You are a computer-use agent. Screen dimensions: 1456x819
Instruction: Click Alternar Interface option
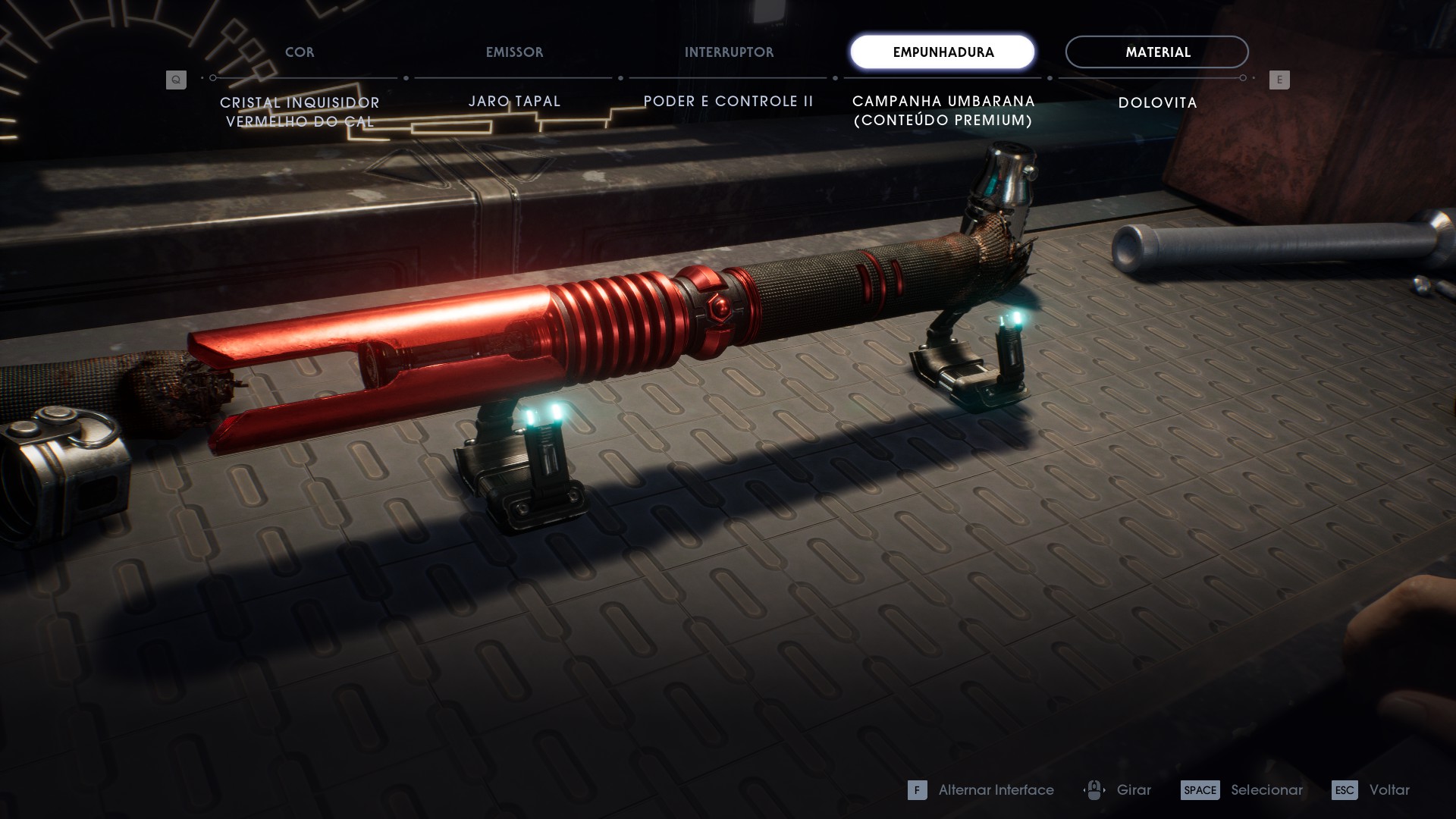coord(981,790)
